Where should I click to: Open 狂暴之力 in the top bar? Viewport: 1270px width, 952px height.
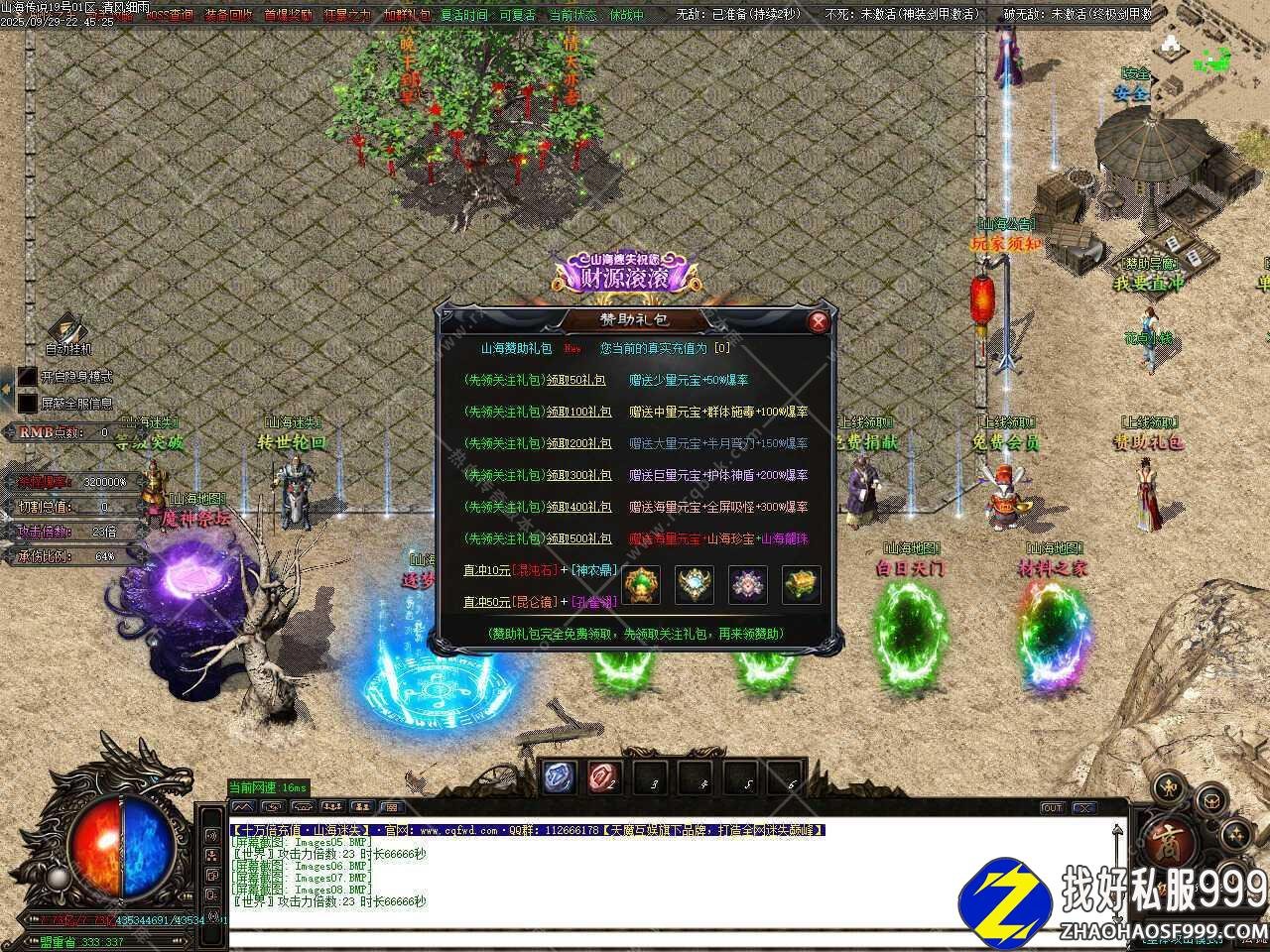pyautogui.click(x=347, y=15)
